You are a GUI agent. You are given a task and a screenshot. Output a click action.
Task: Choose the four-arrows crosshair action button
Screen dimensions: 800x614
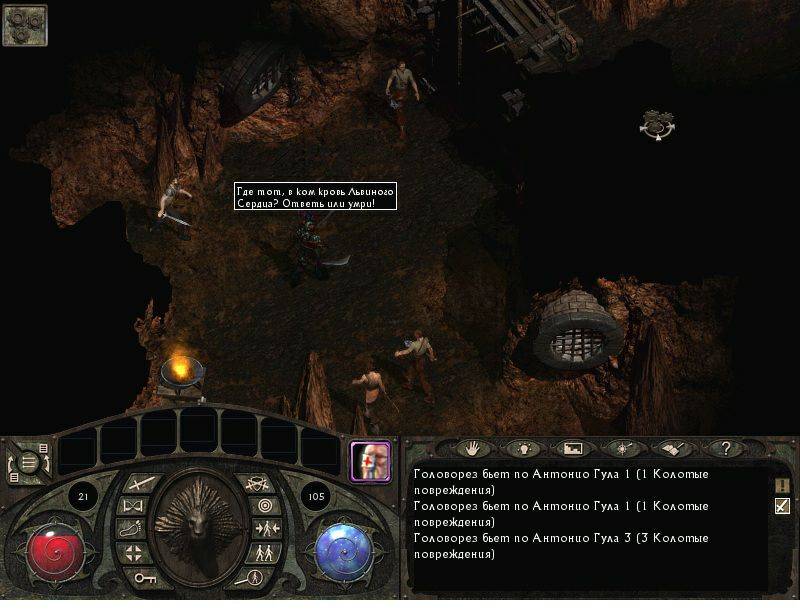pyautogui.click(x=135, y=552)
